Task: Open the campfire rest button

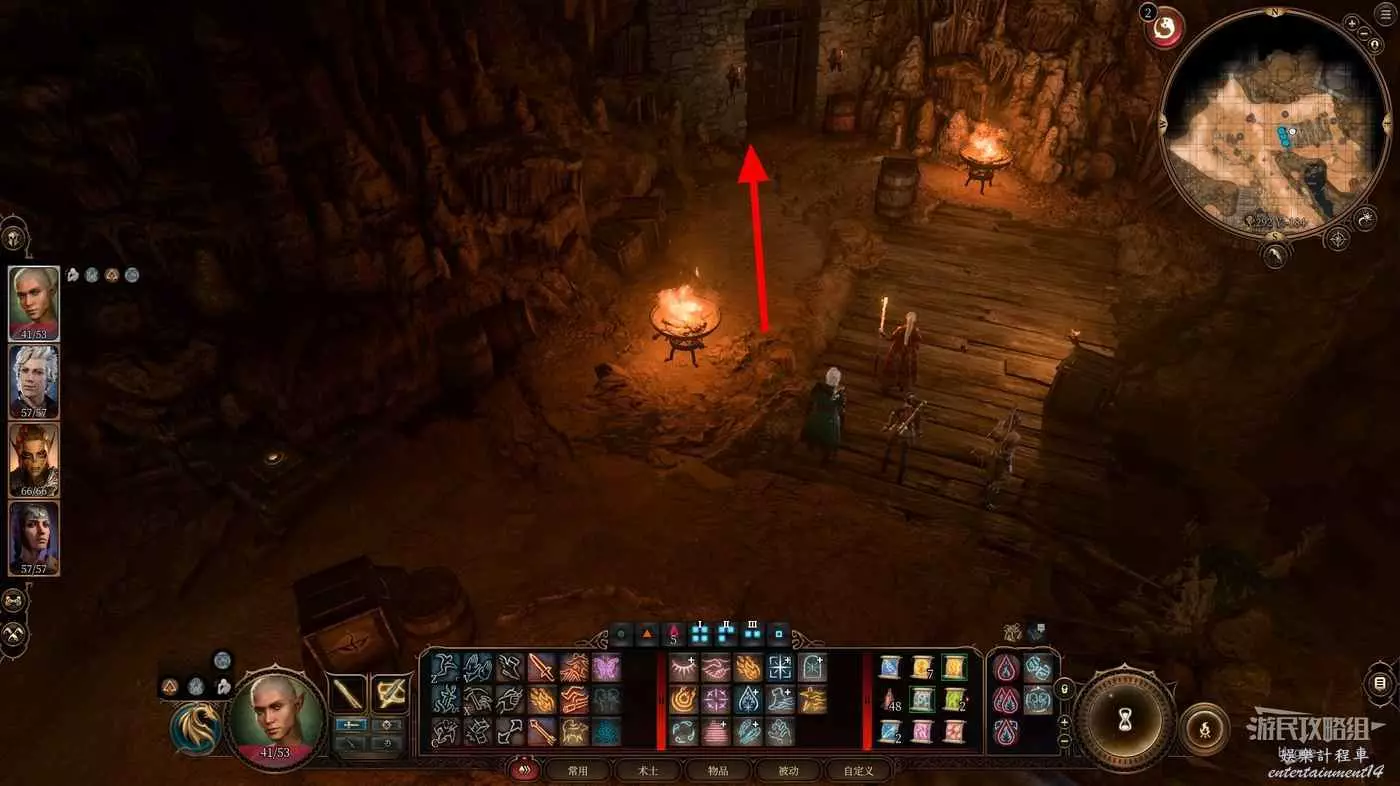Action: point(1204,729)
